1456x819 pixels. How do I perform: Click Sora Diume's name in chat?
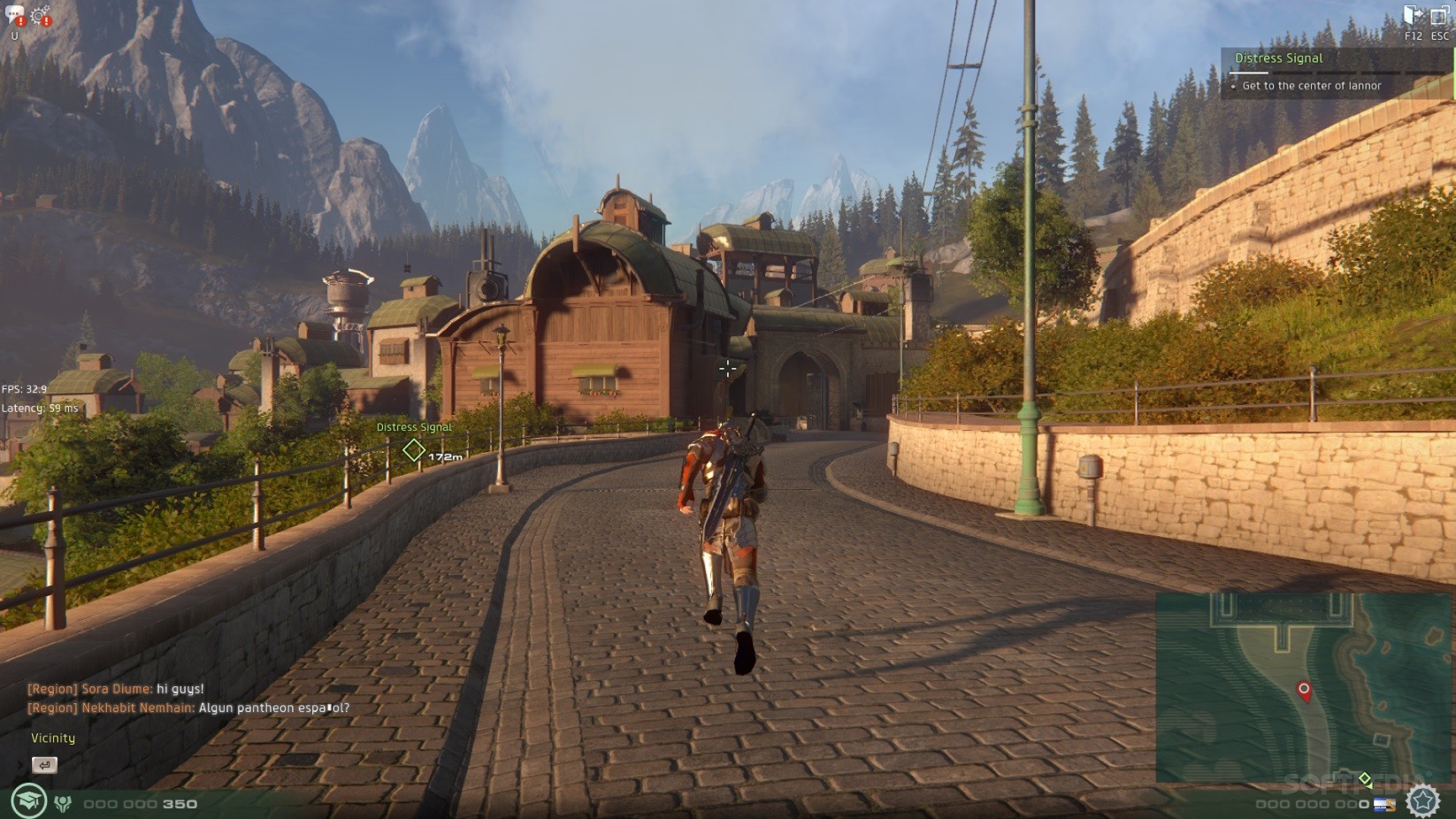tap(117, 689)
